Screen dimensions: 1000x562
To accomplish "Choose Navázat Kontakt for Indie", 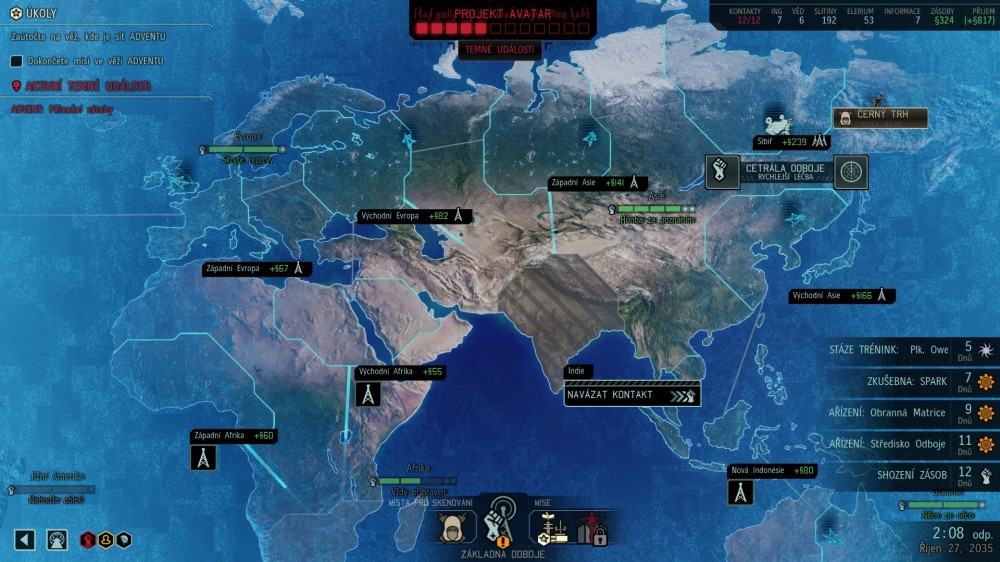I will coord(632,394).
